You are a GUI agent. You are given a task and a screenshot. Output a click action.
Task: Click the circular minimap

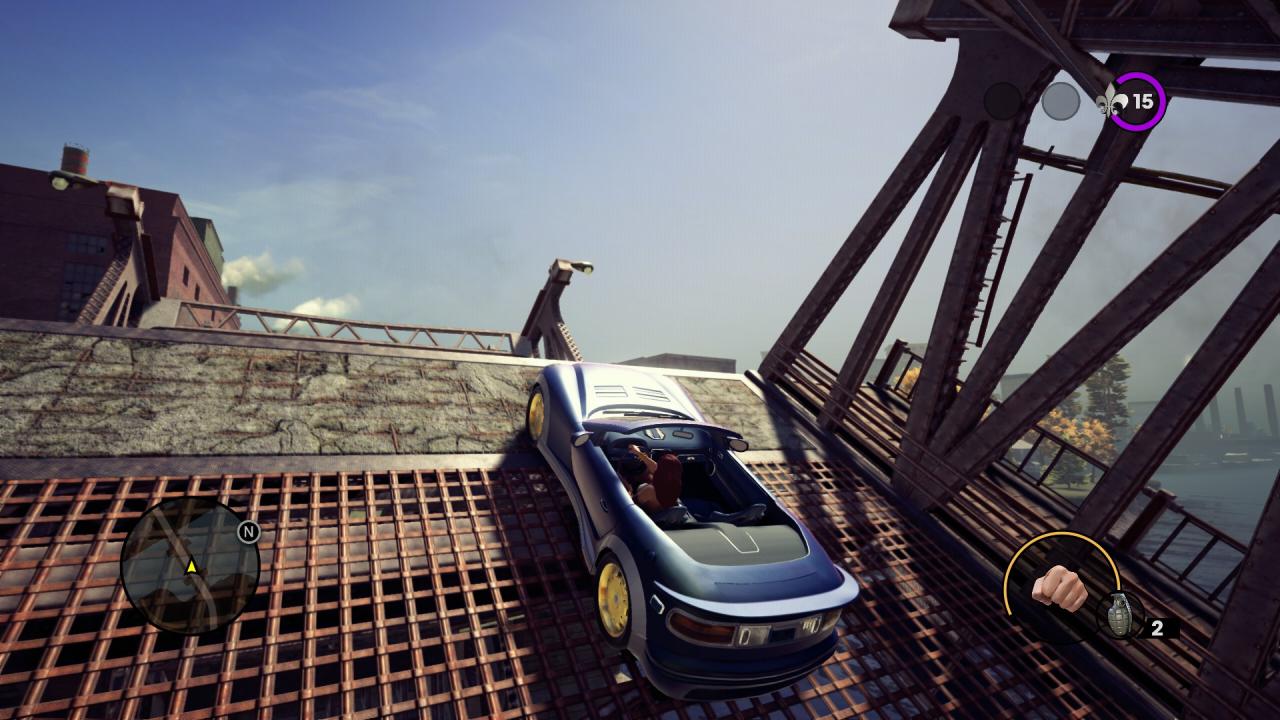[x=190, y=566]
